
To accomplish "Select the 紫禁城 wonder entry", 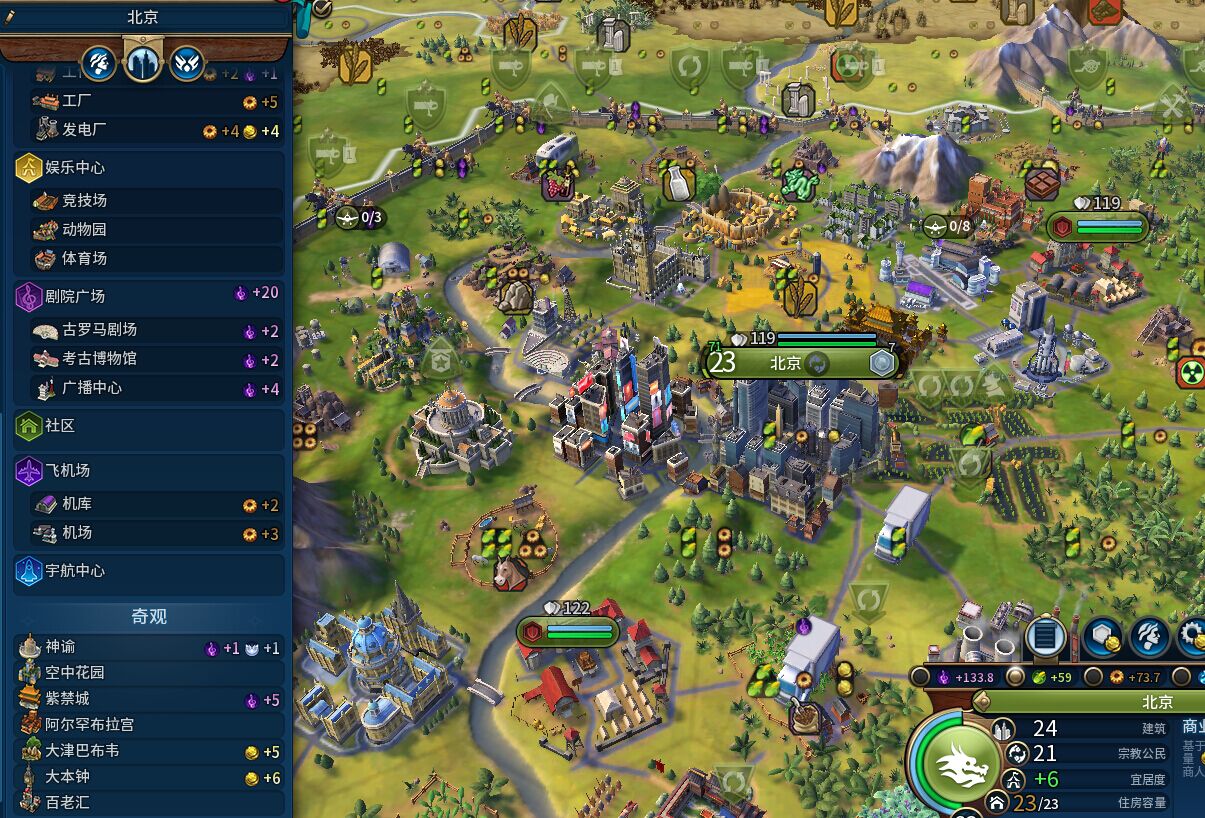I will (148, 698).
